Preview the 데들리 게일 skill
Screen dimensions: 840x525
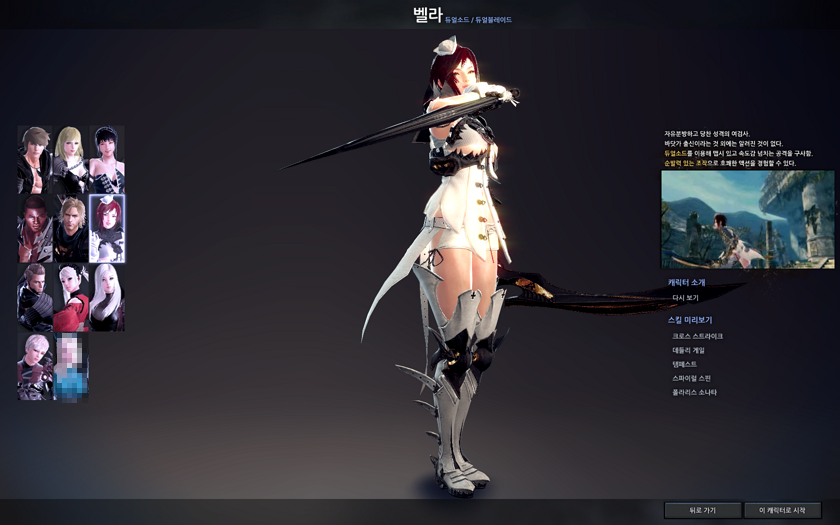coord(688,350)
